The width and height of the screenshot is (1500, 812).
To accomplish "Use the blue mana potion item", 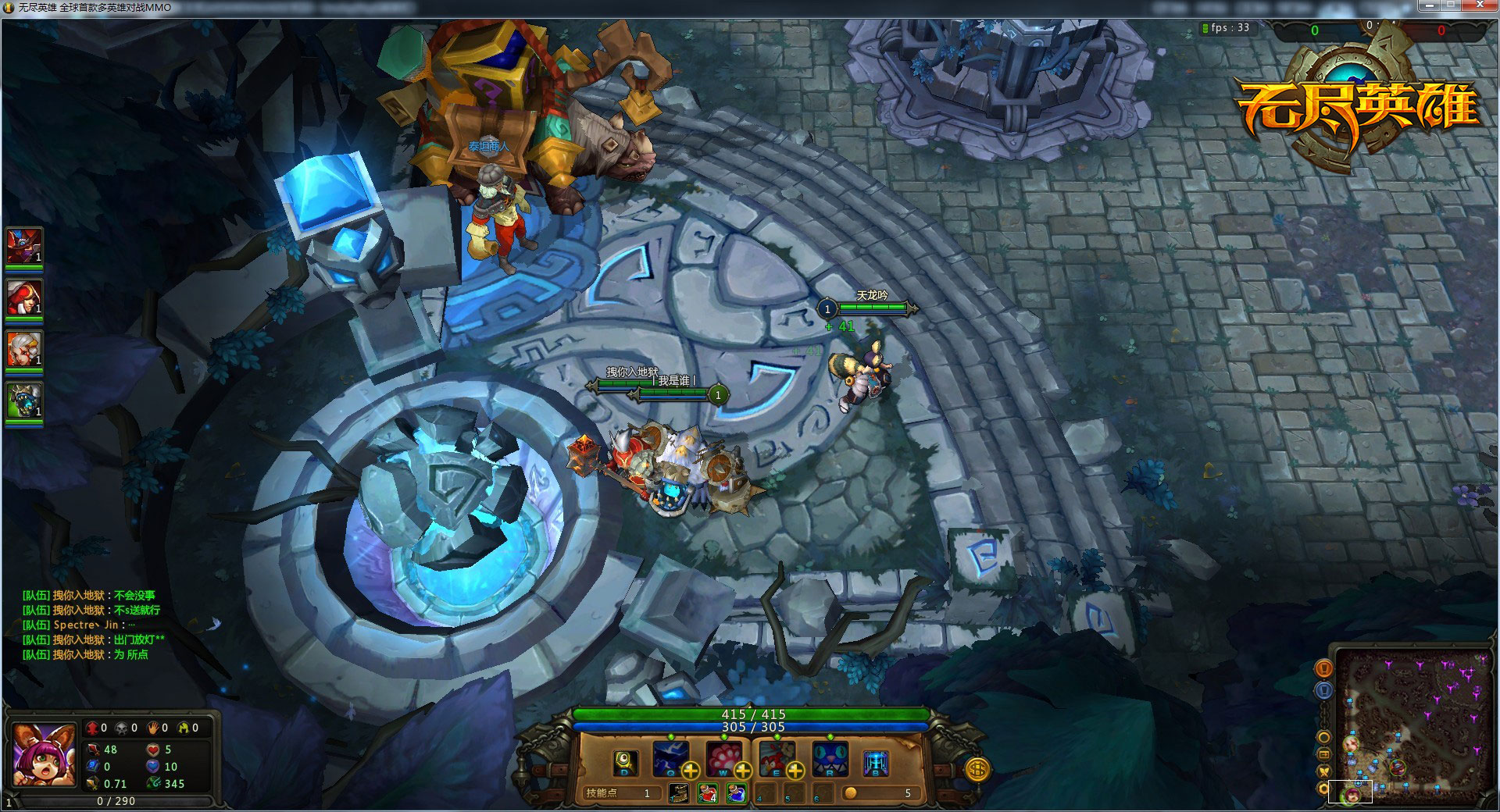I will pos(735,793).
